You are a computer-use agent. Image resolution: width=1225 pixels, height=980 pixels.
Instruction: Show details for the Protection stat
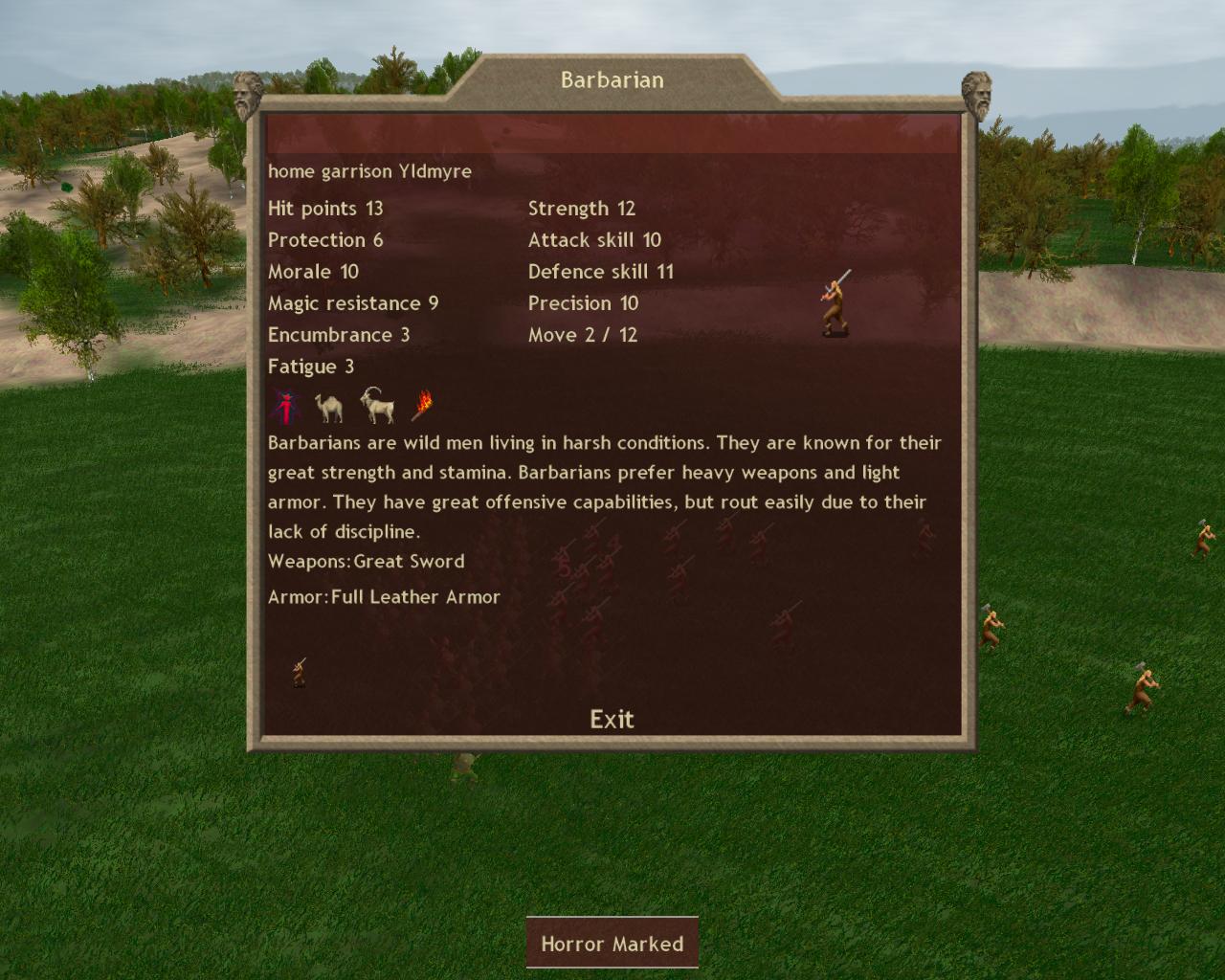click(x=325, y=240)
